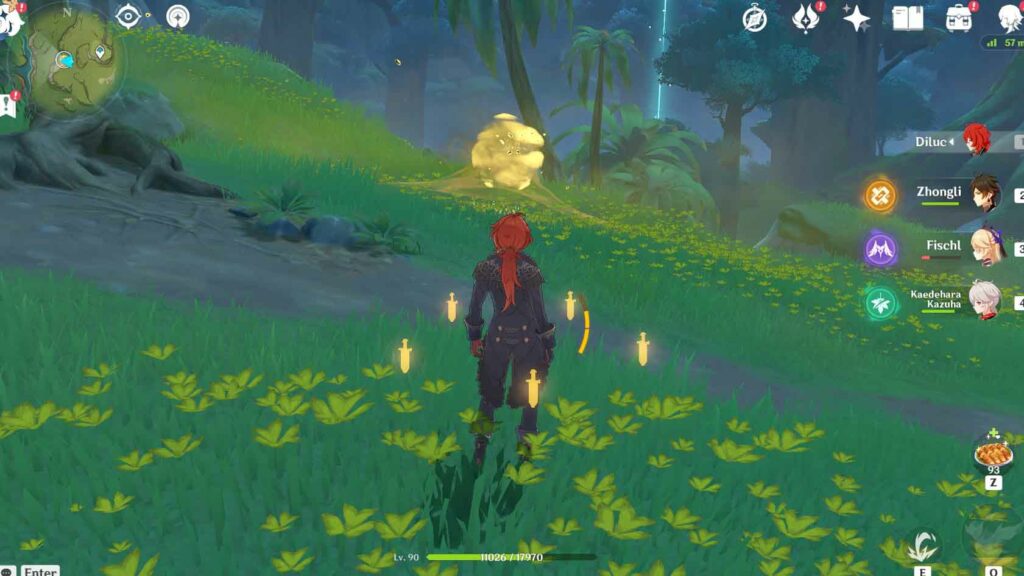This screenshot has height=576, width=1024.
Task: Open the four-point star Wish icon
Action: click(x=856, y=18)
